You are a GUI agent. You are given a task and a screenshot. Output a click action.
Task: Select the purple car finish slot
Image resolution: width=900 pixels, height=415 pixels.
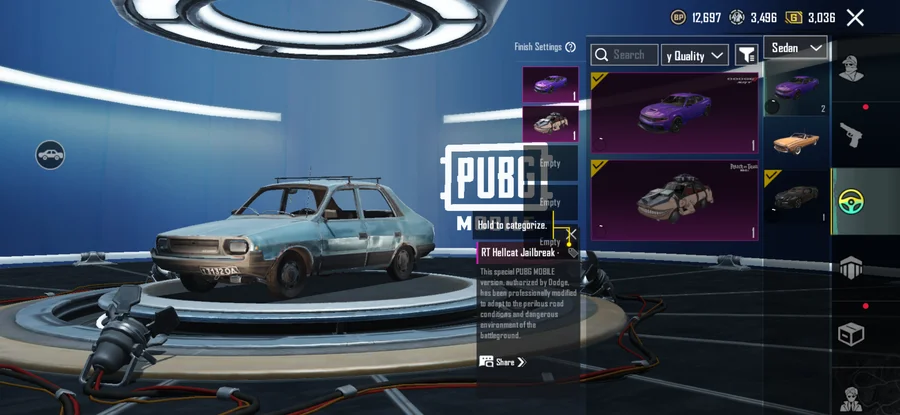click(549, 85)
